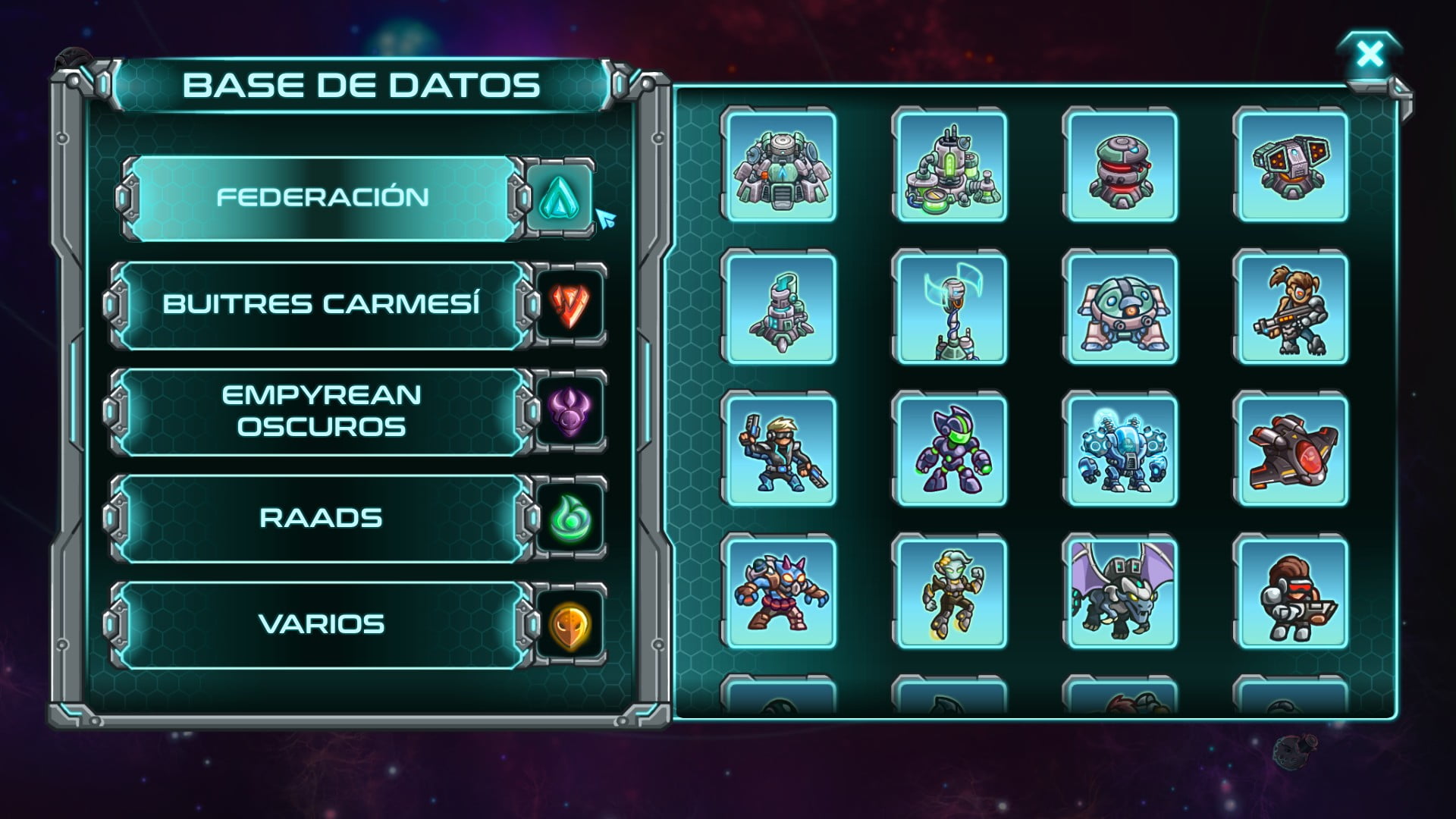The width and height of the screenshot is (1456, 819).
Task: Click the spinning antenna tower tile
Action: (949, 308)
